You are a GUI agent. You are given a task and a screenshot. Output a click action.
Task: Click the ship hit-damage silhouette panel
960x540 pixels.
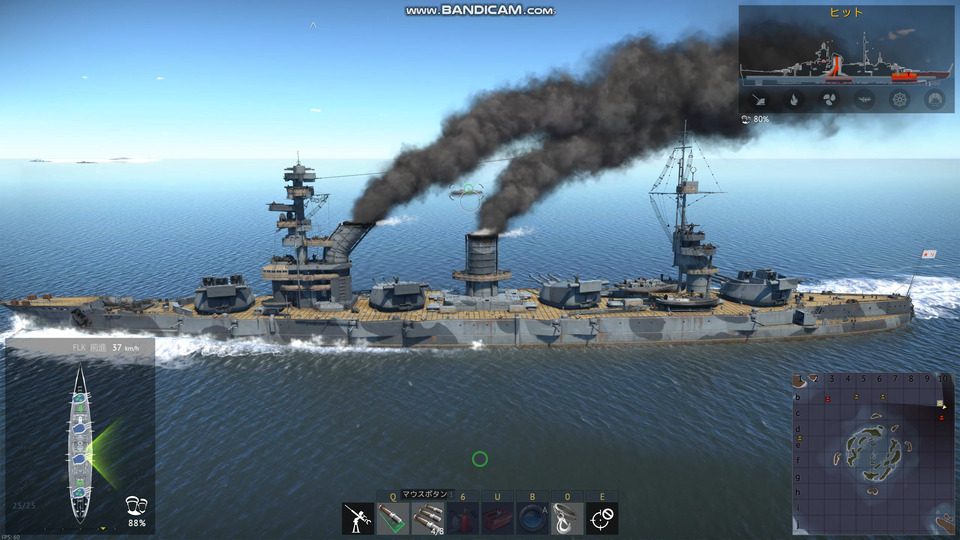click(x=846, y=55)
